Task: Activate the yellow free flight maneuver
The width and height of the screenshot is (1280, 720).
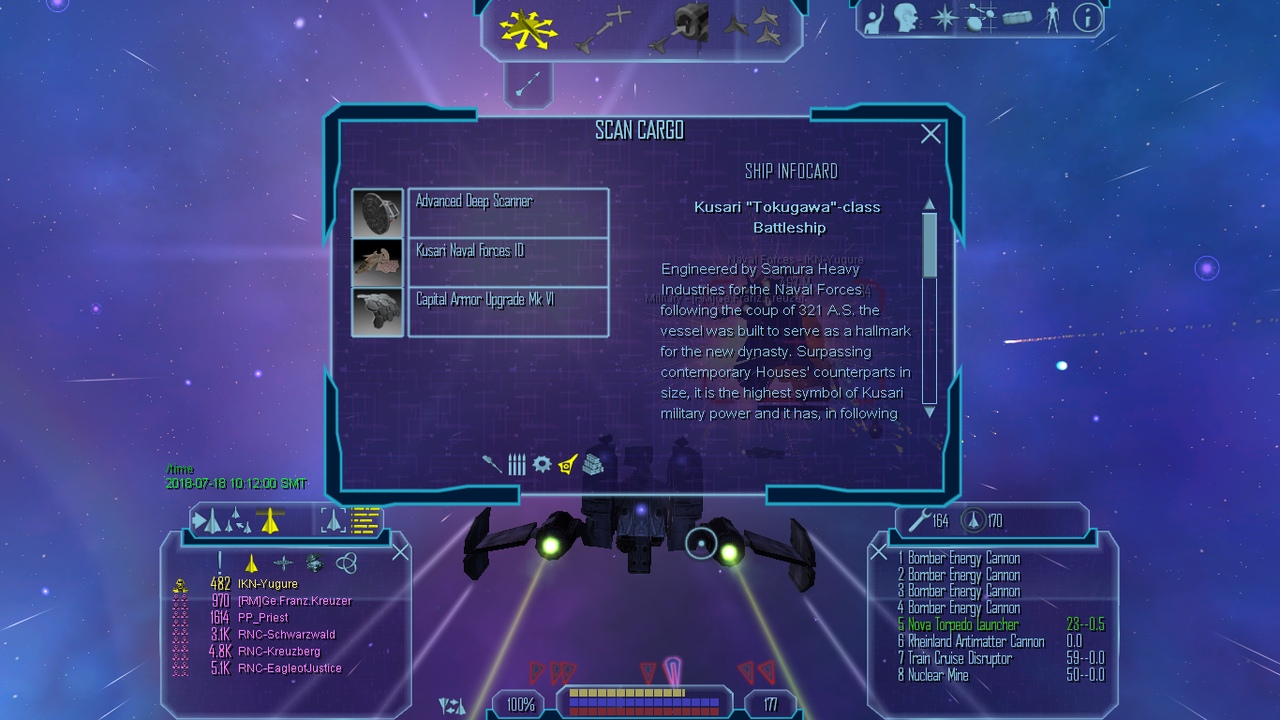Action: pos(528,31)
